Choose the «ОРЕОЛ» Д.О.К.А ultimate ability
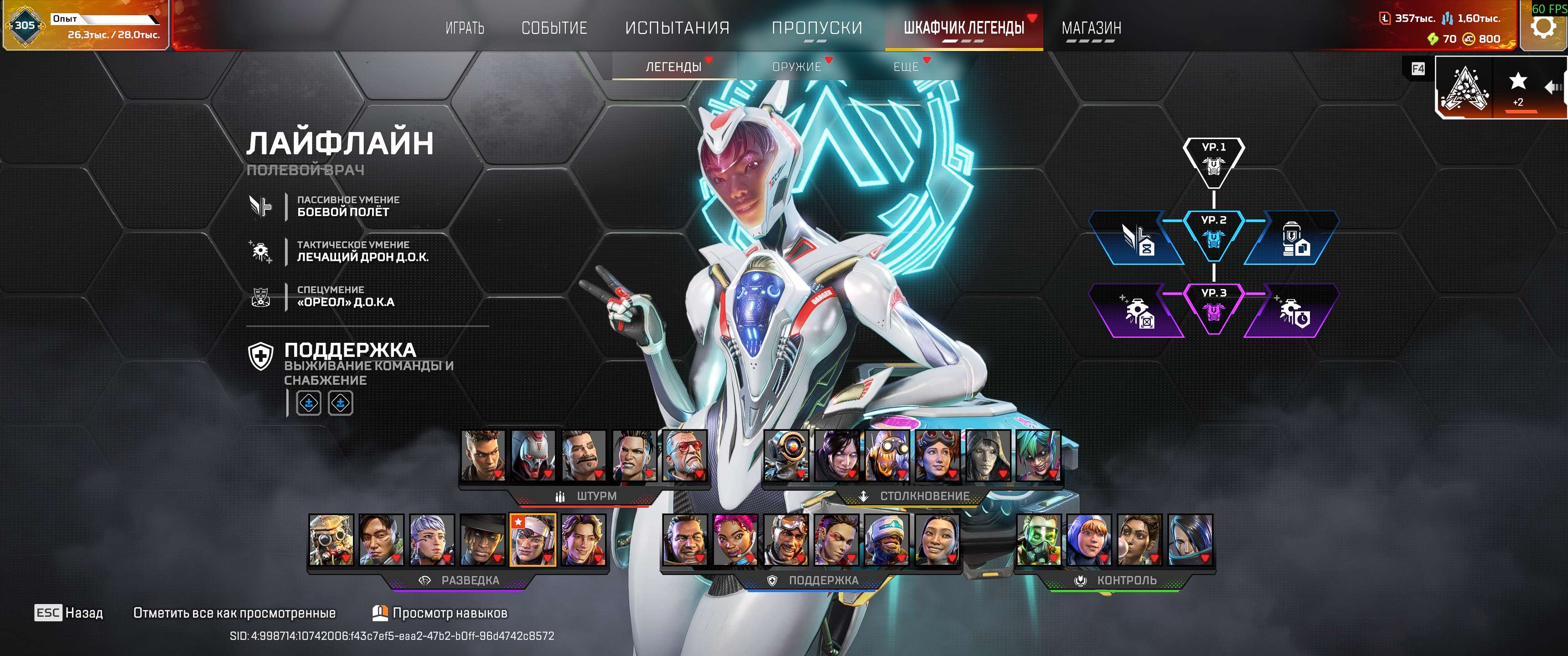 (x=345, y=296)
